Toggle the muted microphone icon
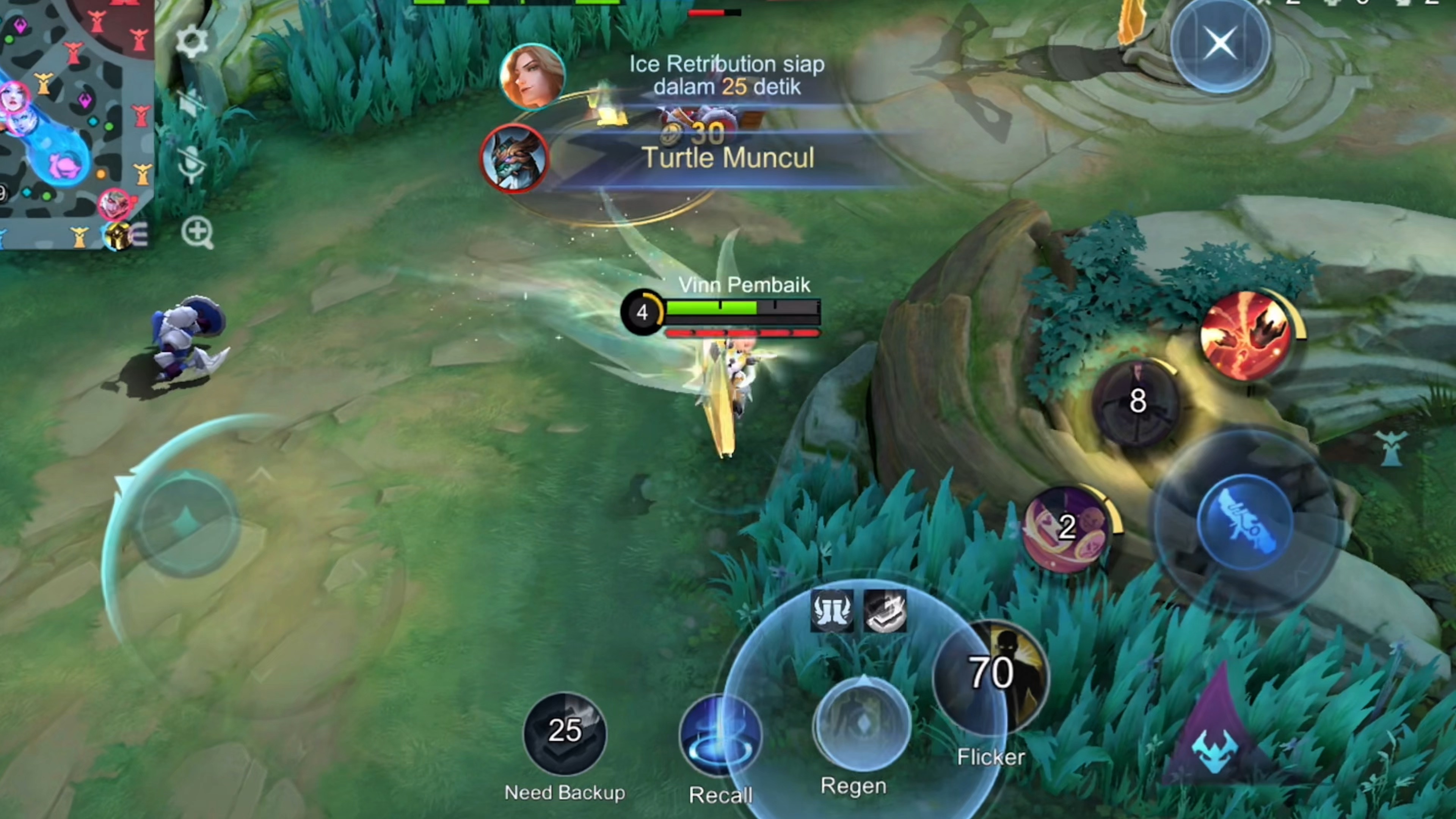The width and height of the screenshot is (1456, 819). pos(192,165)
